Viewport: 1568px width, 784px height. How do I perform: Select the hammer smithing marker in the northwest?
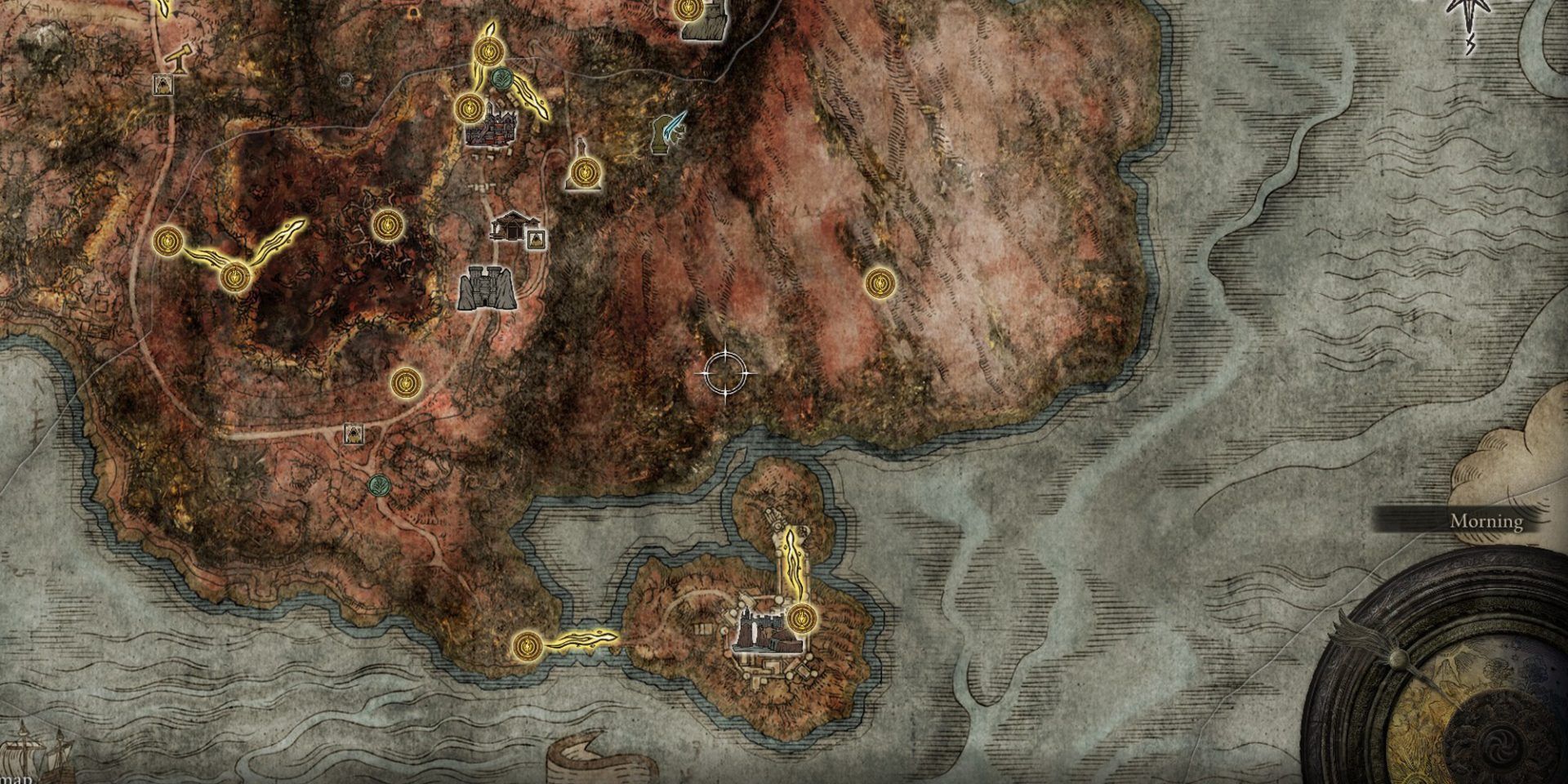pos(179,59)
